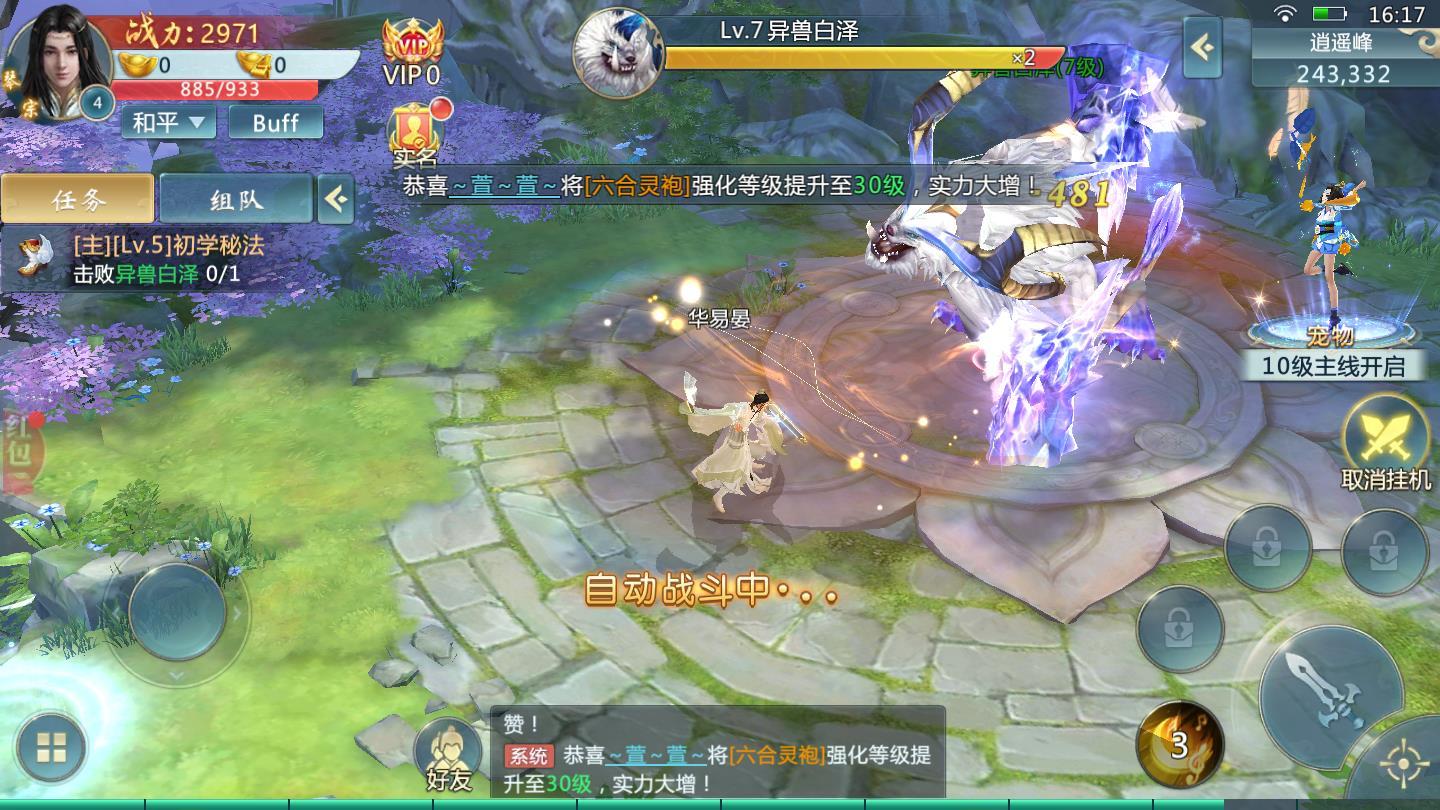
Task: Open the 和平 attack mode dropdown
Action: (x=167, y=123)
